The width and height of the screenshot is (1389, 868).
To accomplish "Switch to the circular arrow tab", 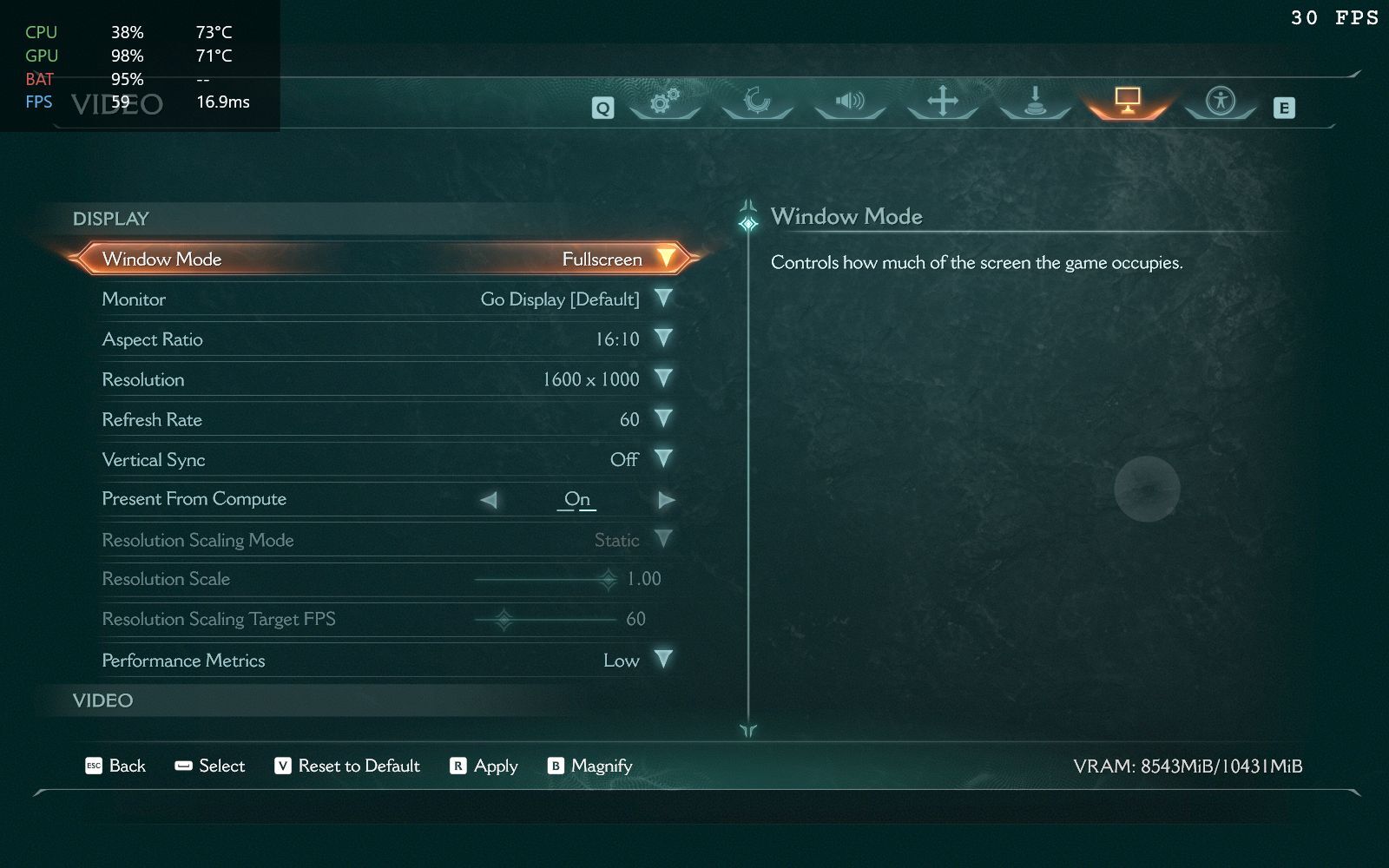I will 757,102.
